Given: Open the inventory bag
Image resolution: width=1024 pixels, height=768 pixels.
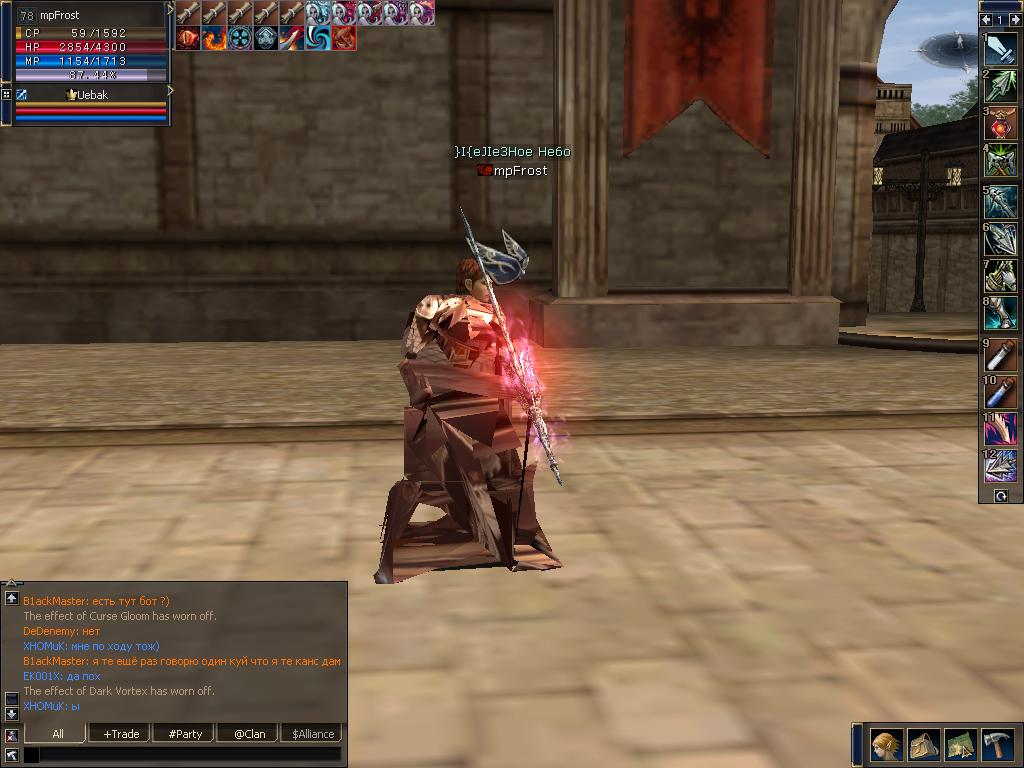Looking at the screenshot, I should click(923, 745).
